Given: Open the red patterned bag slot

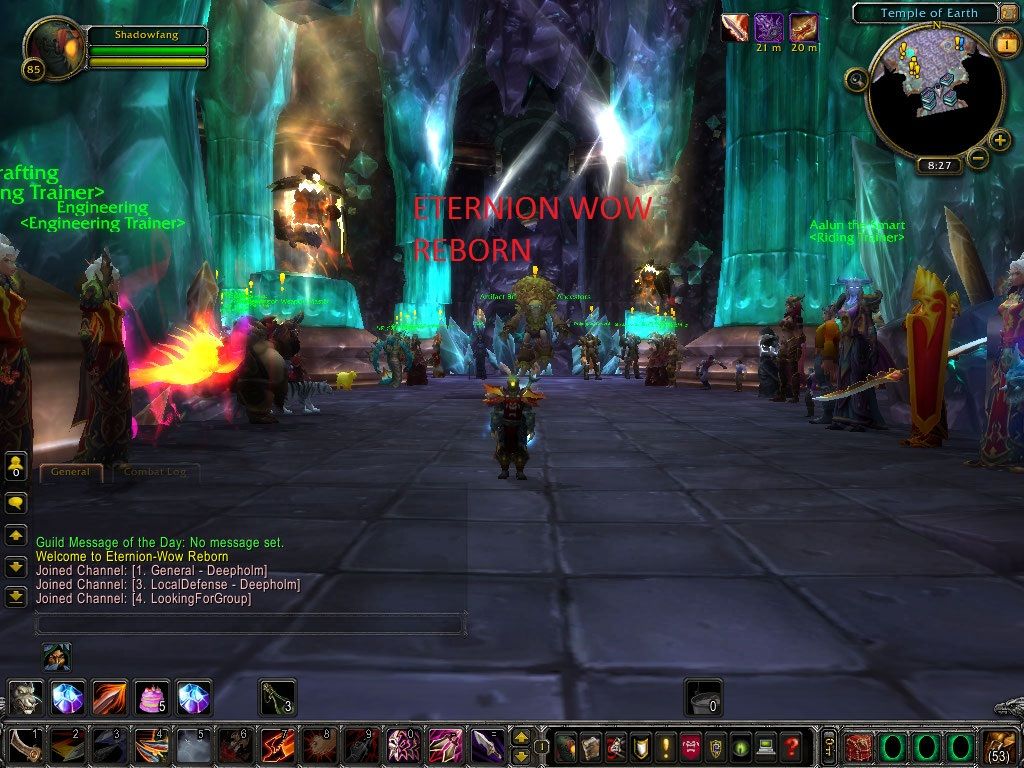Looking at the screenshot, I should 858,747.
